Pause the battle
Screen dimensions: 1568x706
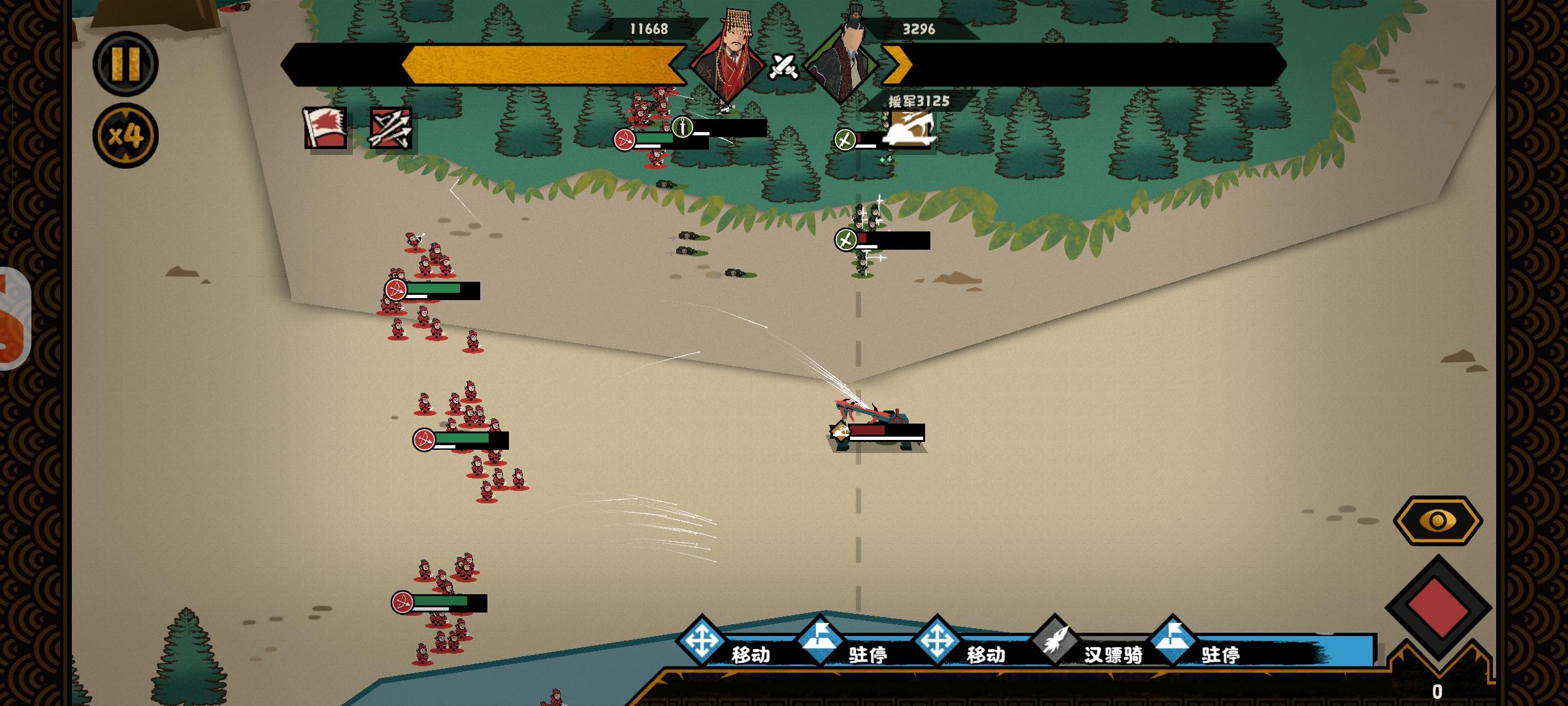(x=125, y=64)
